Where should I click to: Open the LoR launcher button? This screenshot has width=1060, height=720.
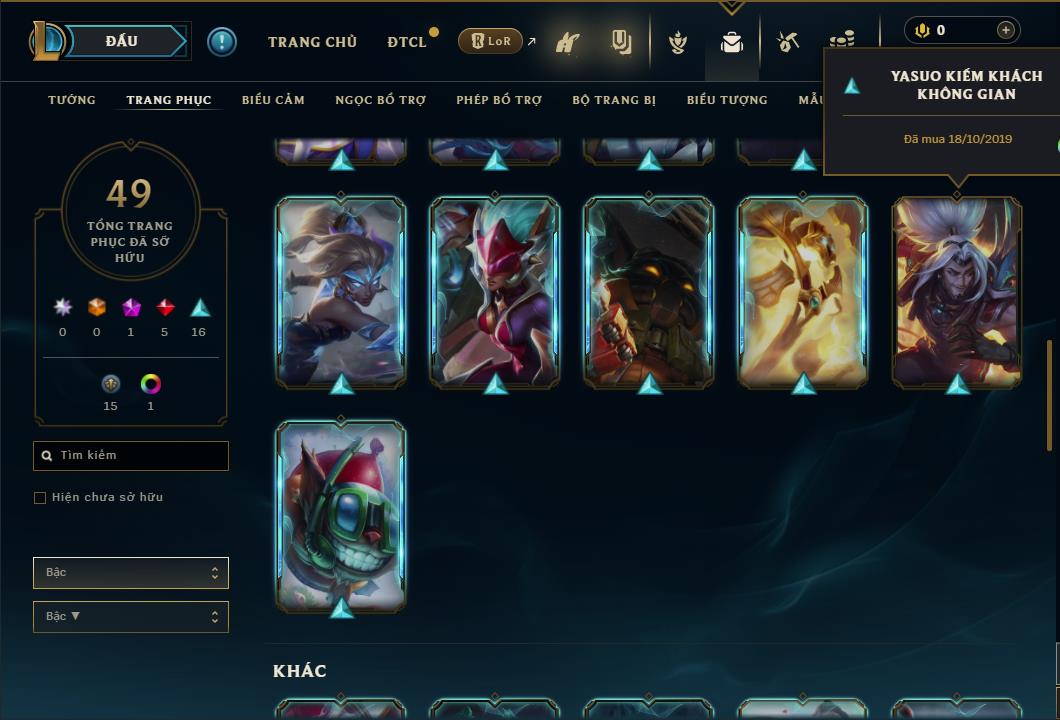[490, 41]
